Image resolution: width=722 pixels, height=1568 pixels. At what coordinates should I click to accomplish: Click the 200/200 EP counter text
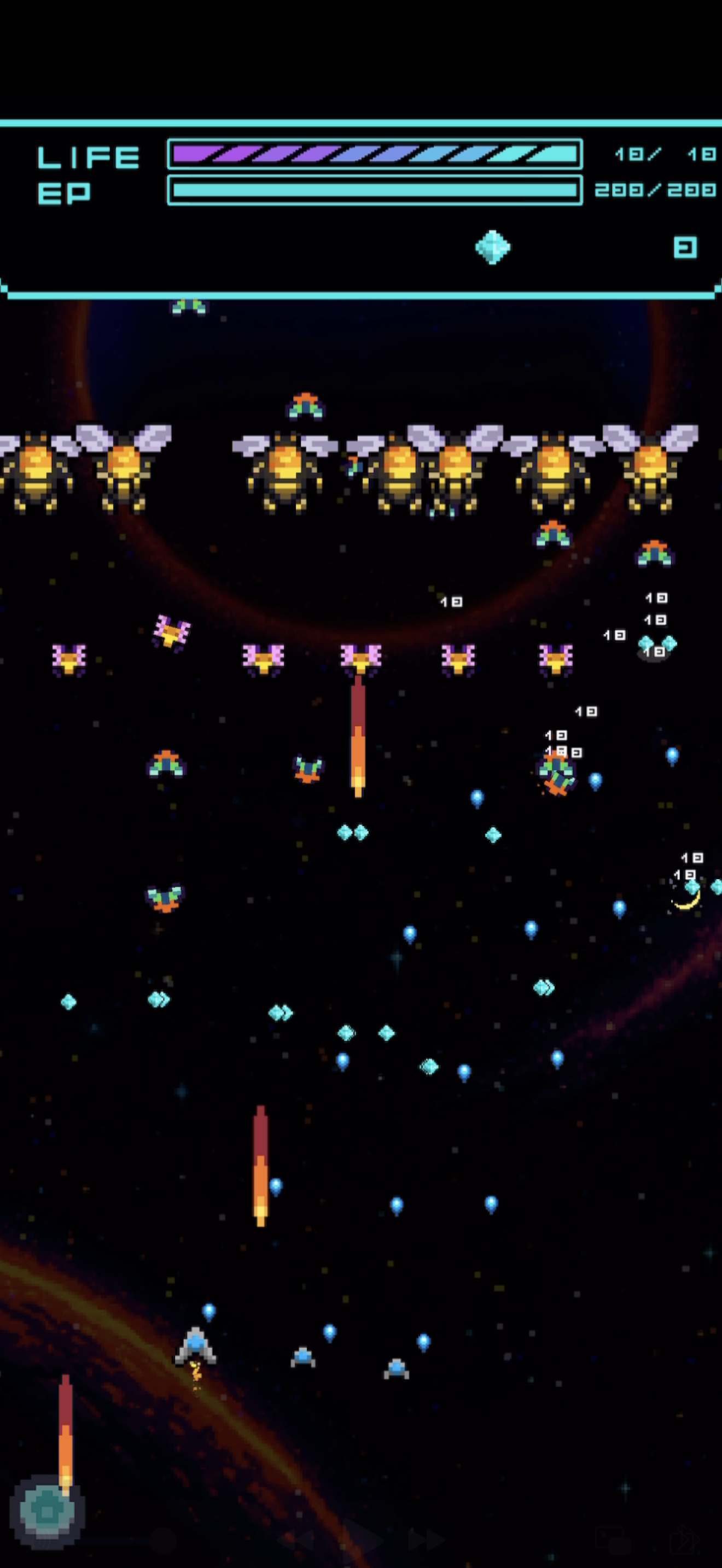pyautogui.click(x=654, y=190)
